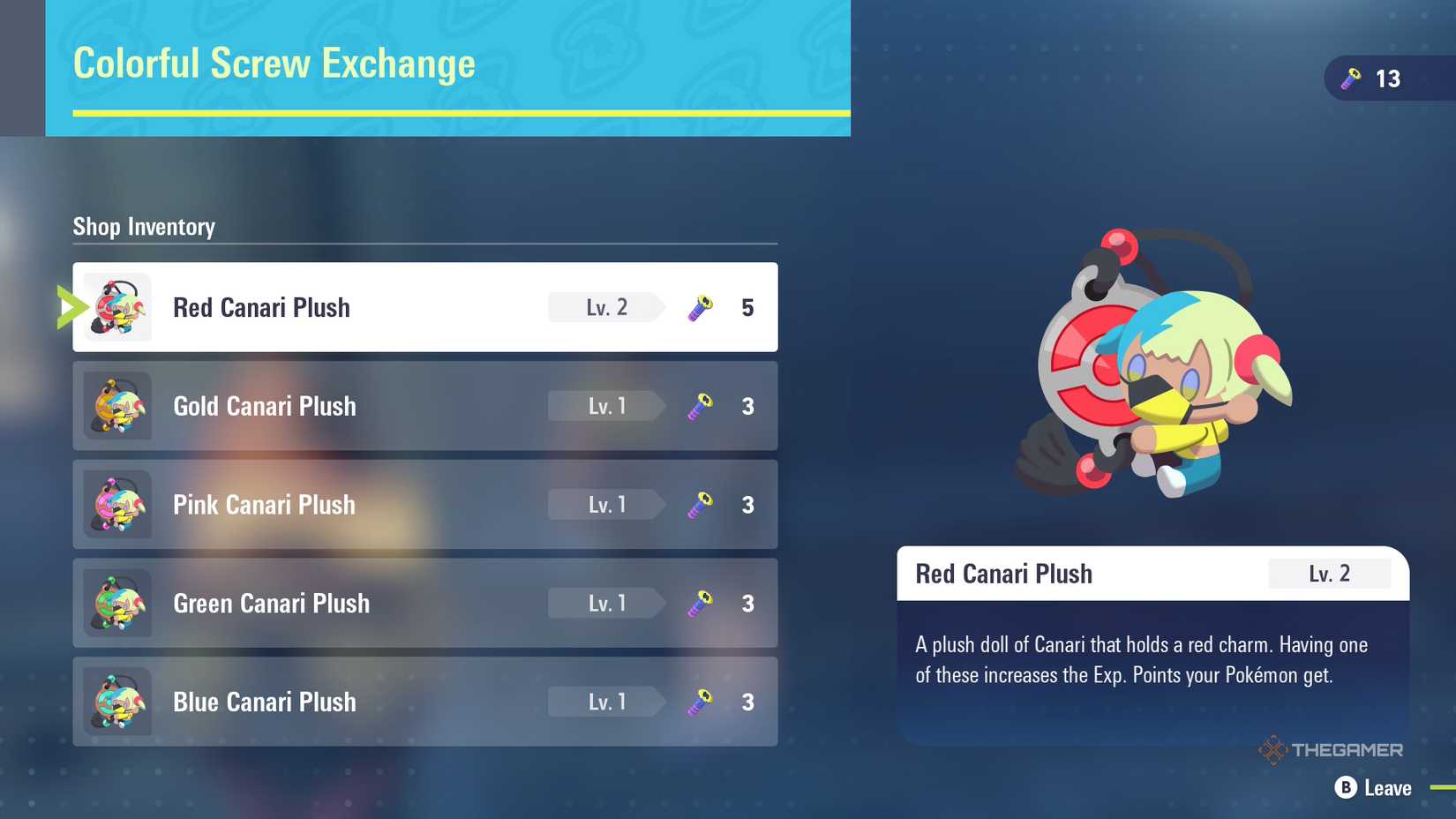Screen dimensions: 1456x819
Task: Select the Blue Canari Plush item icon
Action: coord(118,702)
